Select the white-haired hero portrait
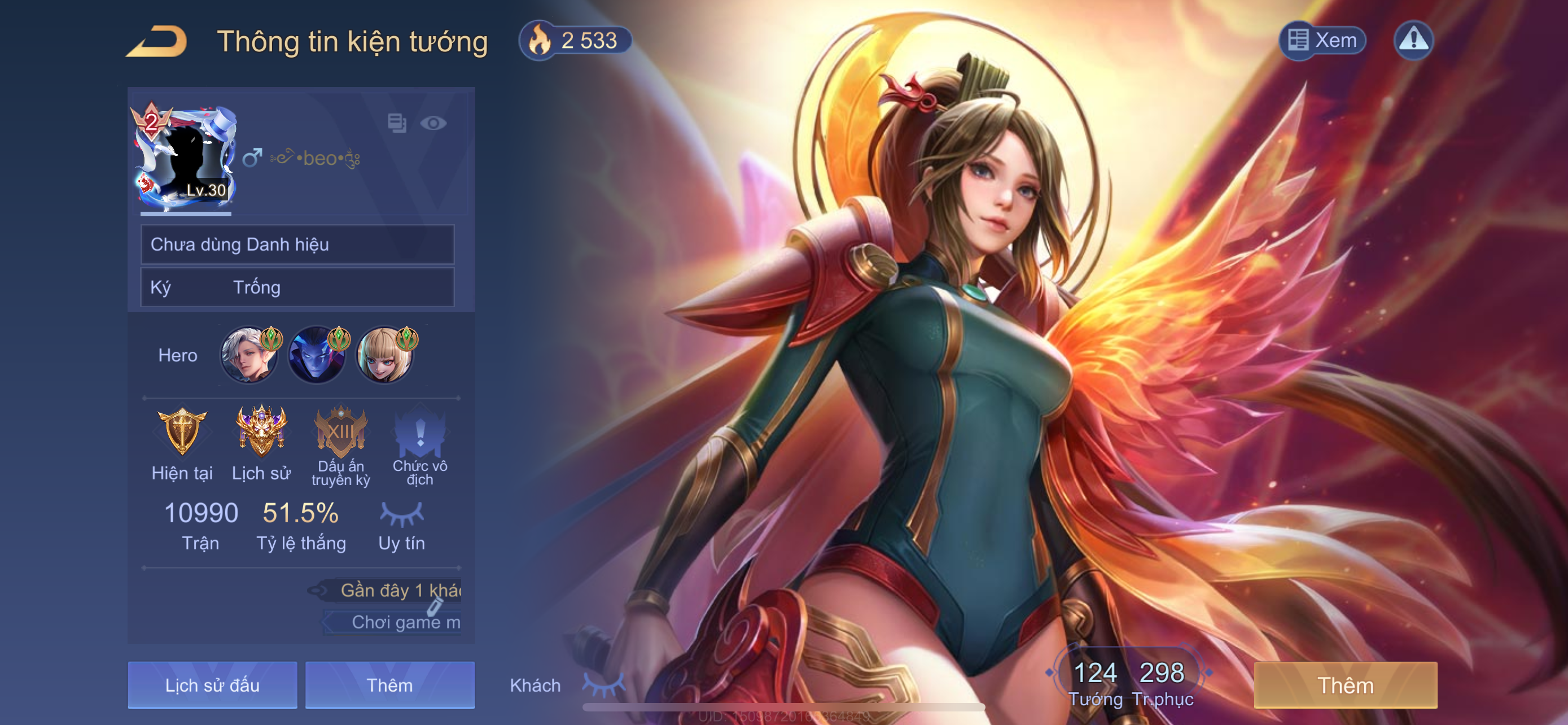This screenshot has height=725, width=1568. tap(248, 356)
